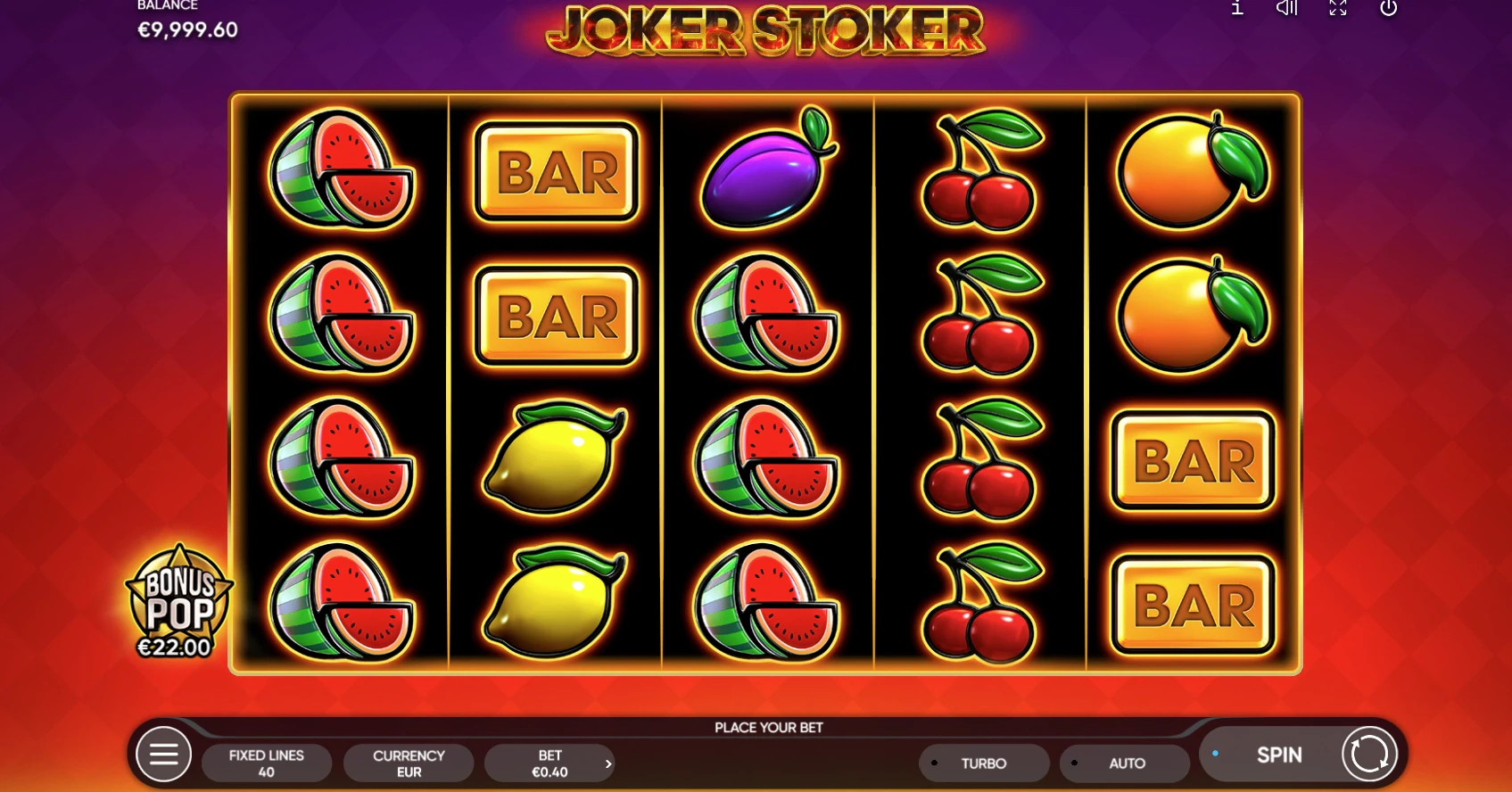Open Auto spin options
Image resolution: width=1512 pixels, height=792 pixels.
[1125, 763]
